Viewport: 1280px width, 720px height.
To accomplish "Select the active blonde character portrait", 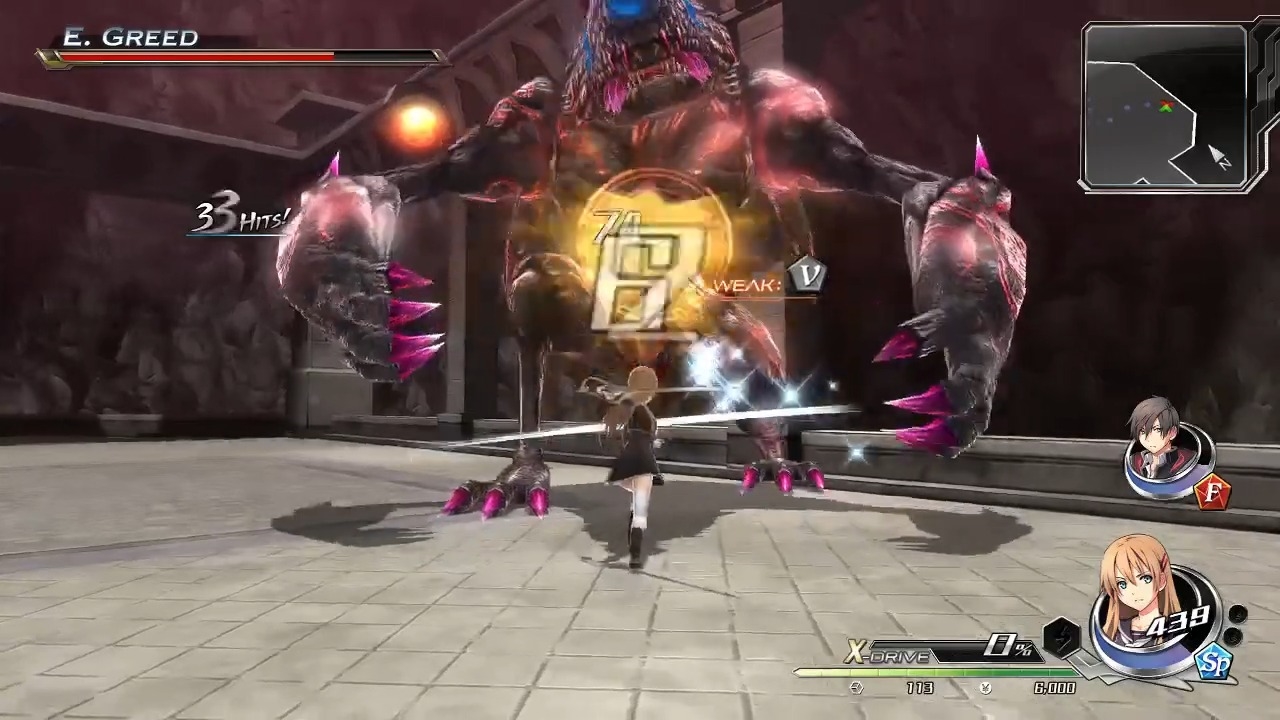I will (x=1140, y=600).
